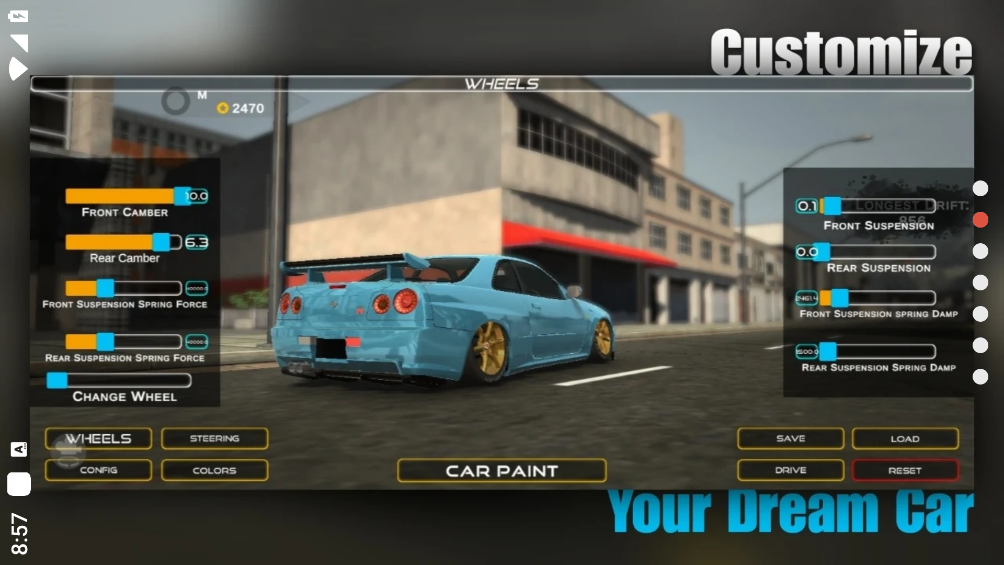Load a saved car setup
This screenshot has width=1004, height=565.
tap(905, 438)
